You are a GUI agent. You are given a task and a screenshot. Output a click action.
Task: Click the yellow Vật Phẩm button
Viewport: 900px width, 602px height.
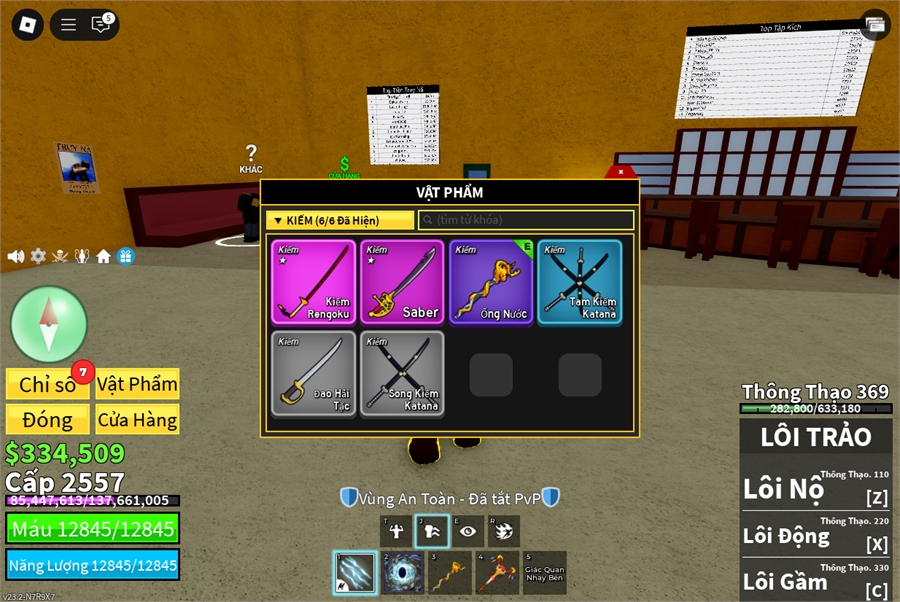[x=137, y=384]
